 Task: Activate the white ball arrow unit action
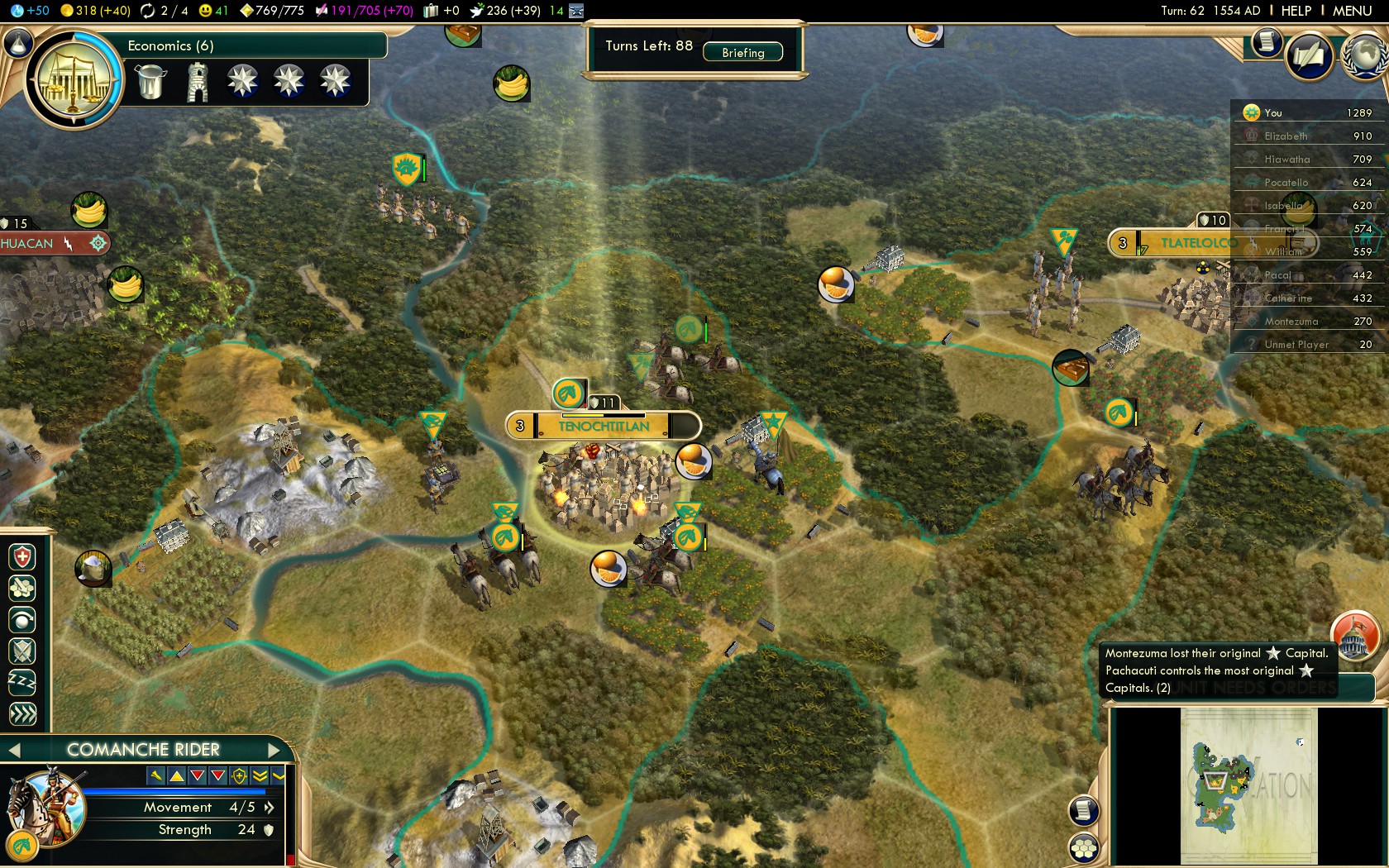(22, 619)
